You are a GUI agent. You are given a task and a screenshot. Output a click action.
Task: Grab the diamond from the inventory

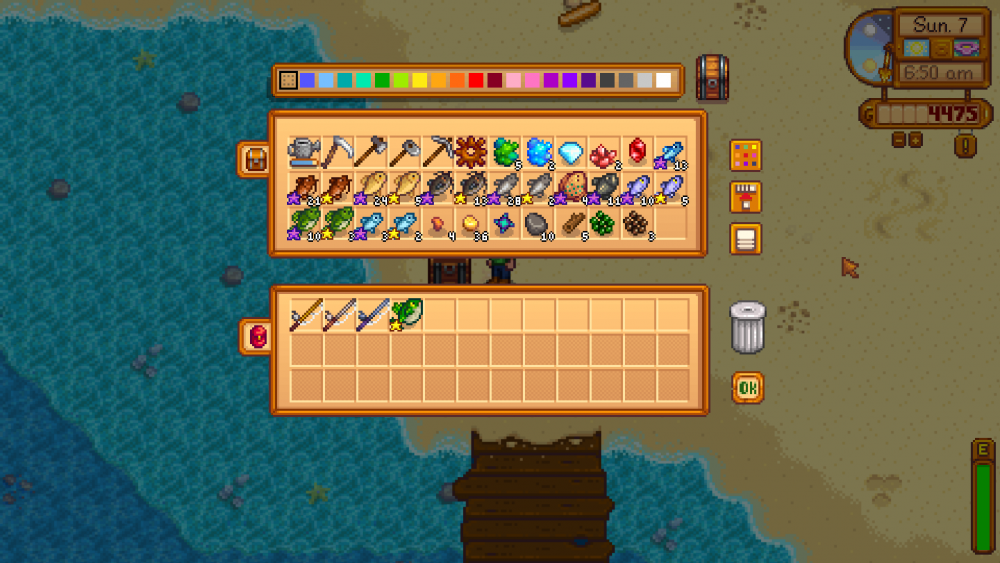pos(571,152)
